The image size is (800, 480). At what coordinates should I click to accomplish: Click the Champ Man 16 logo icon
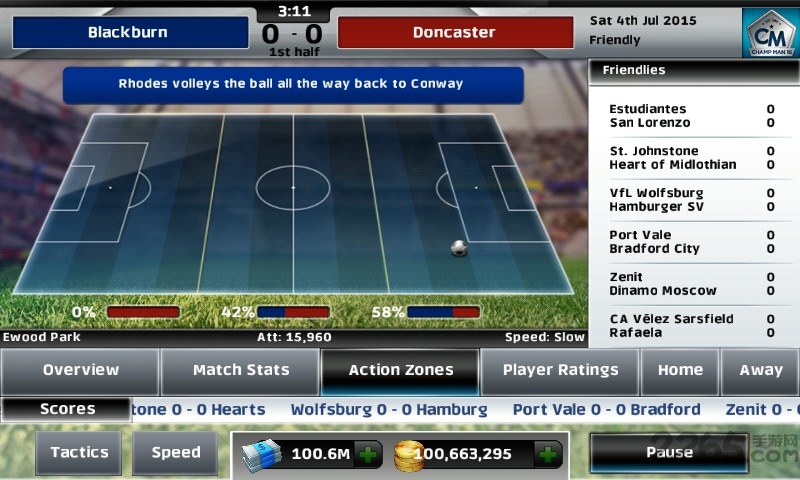pyautogui.click(x=769, y=33)
